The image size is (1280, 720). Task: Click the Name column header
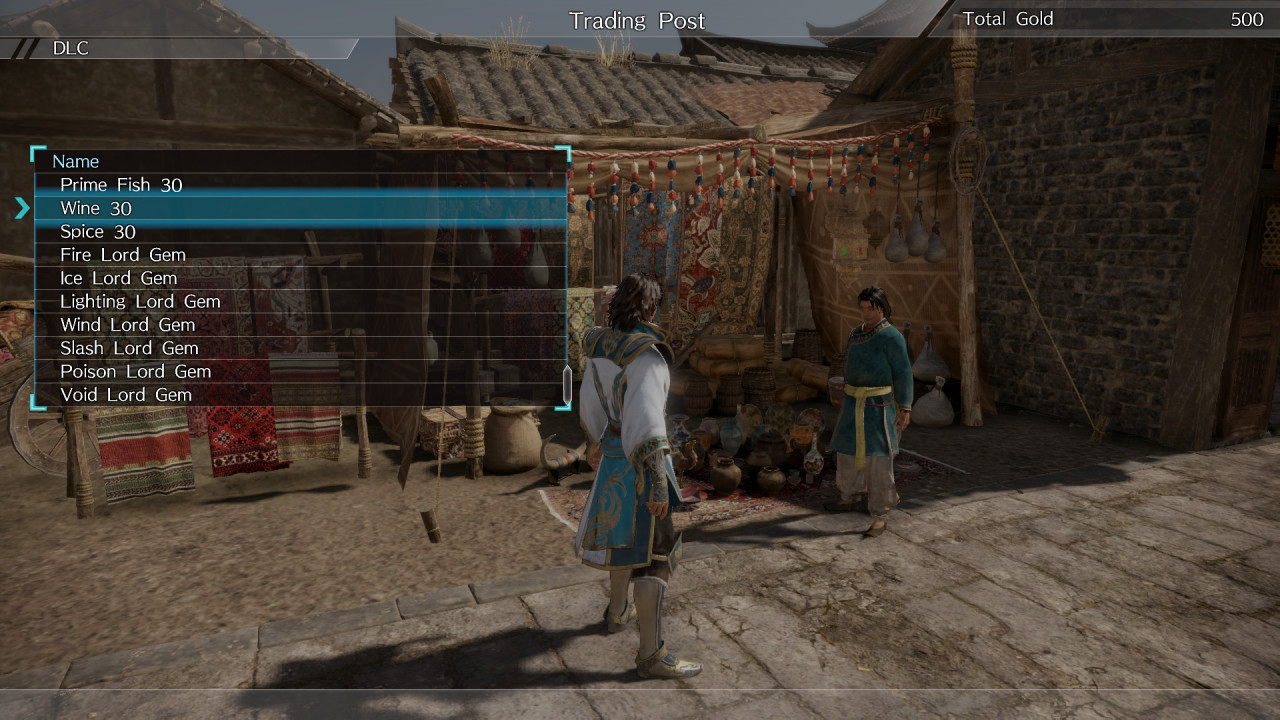[77, 161]
